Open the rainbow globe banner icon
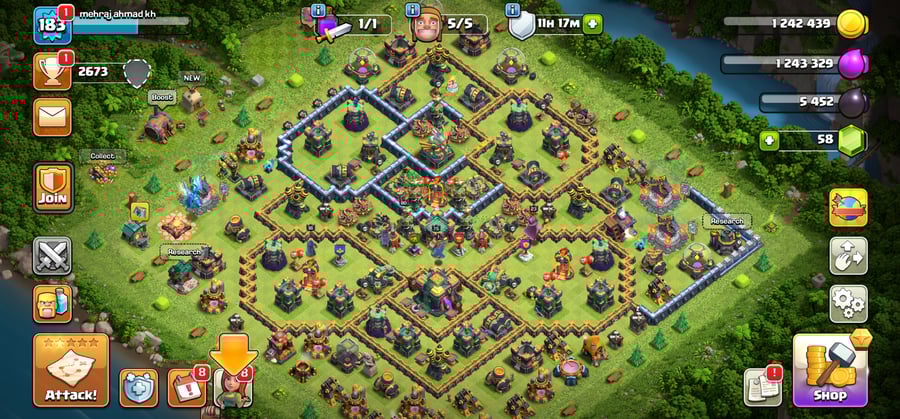Image resolution: width=900 pixels, height=419 pixels. 848,207
